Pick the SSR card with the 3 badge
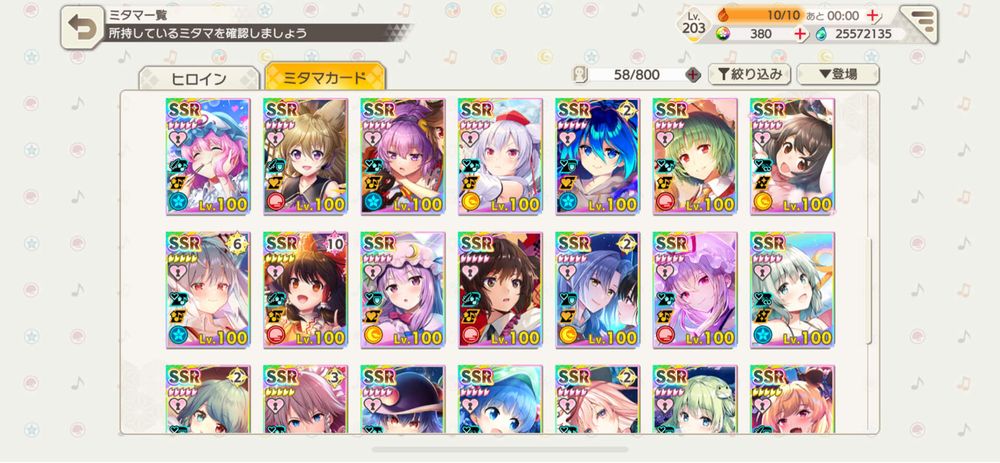1000x463 pixels. pos(305,400)
